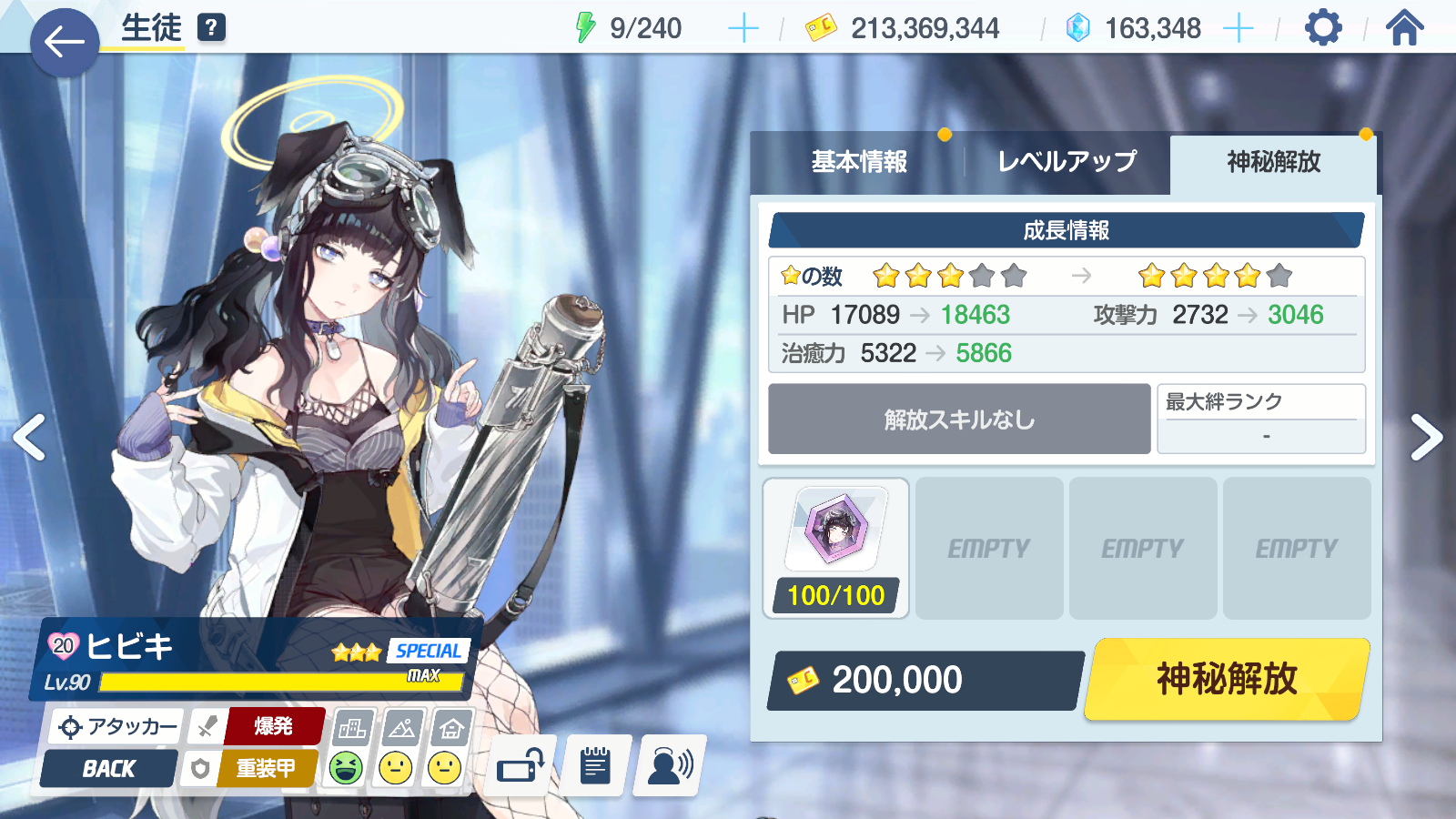
Task: Switch to the レベルアップ tab
Action: point(1067,162)
